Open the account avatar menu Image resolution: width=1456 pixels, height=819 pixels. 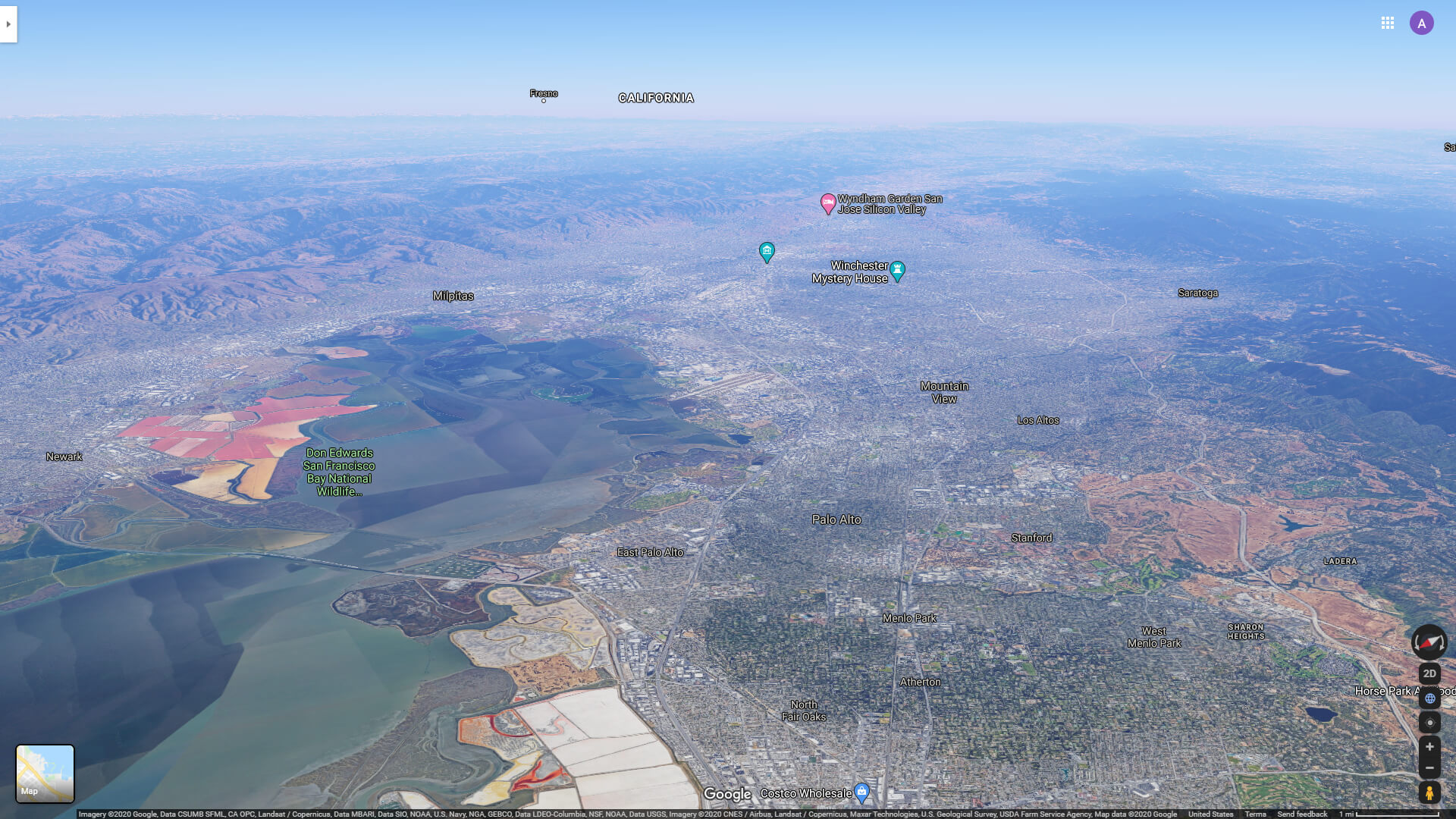point(1422,23)
